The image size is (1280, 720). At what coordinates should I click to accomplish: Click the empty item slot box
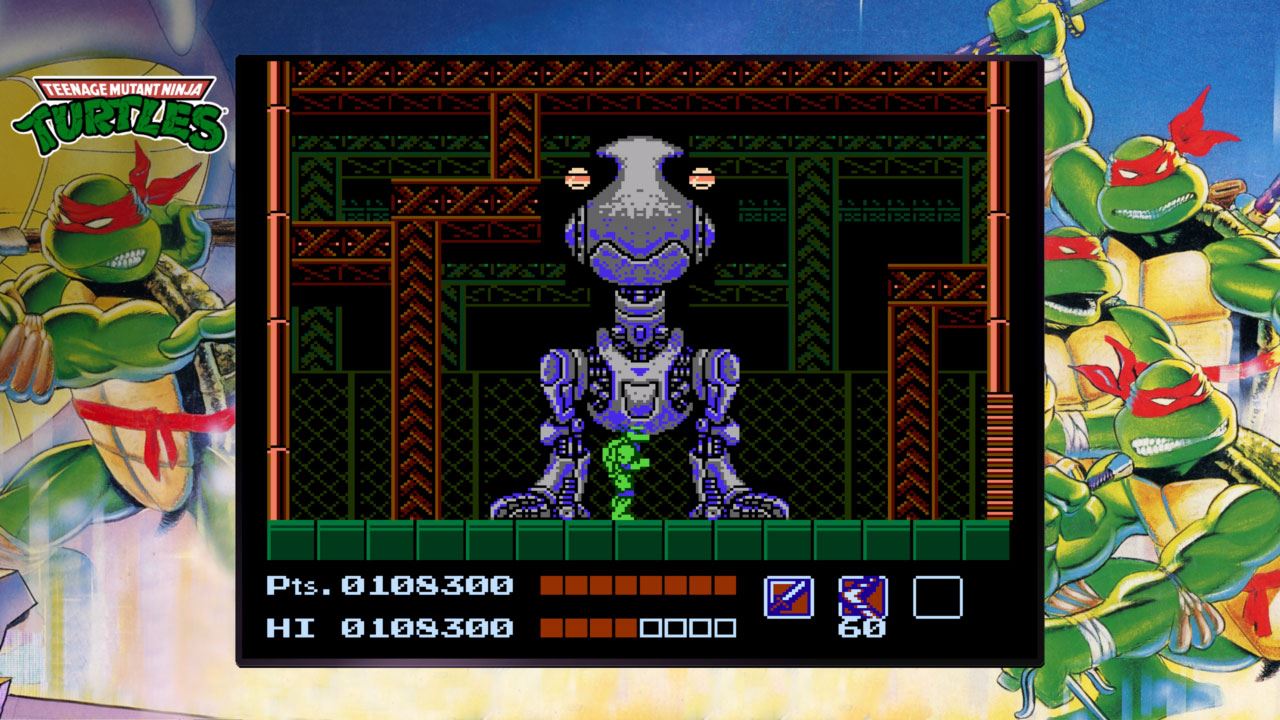[x=937, y=597]
